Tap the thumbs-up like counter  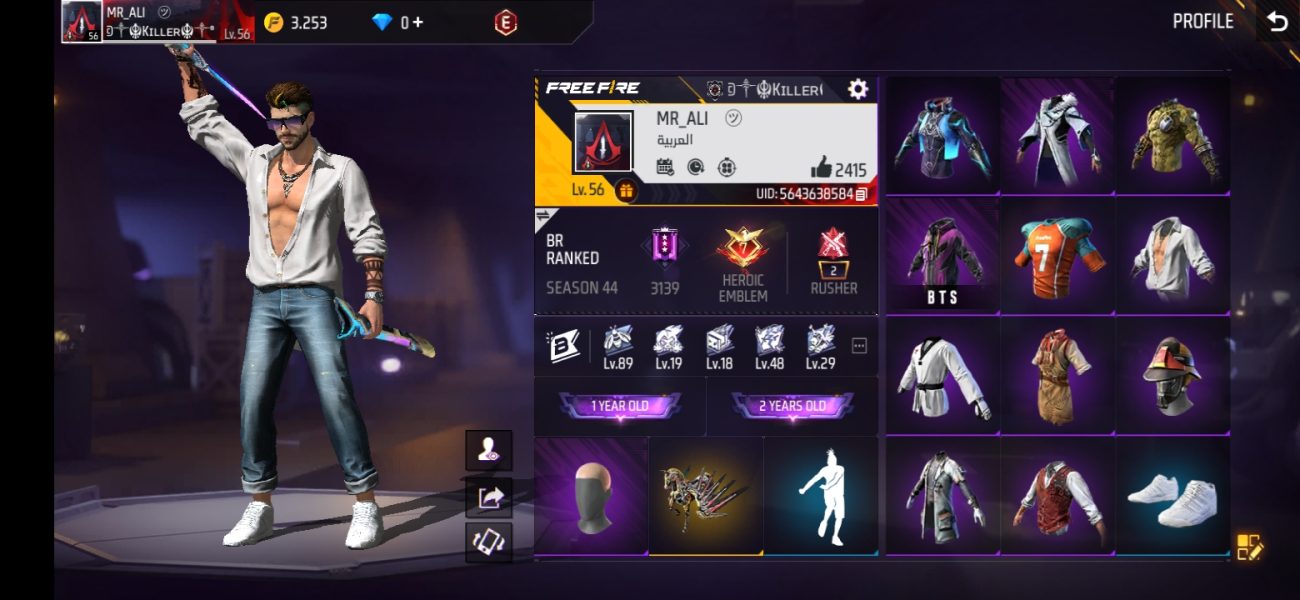pyautogui.click(x=838, y=169)
